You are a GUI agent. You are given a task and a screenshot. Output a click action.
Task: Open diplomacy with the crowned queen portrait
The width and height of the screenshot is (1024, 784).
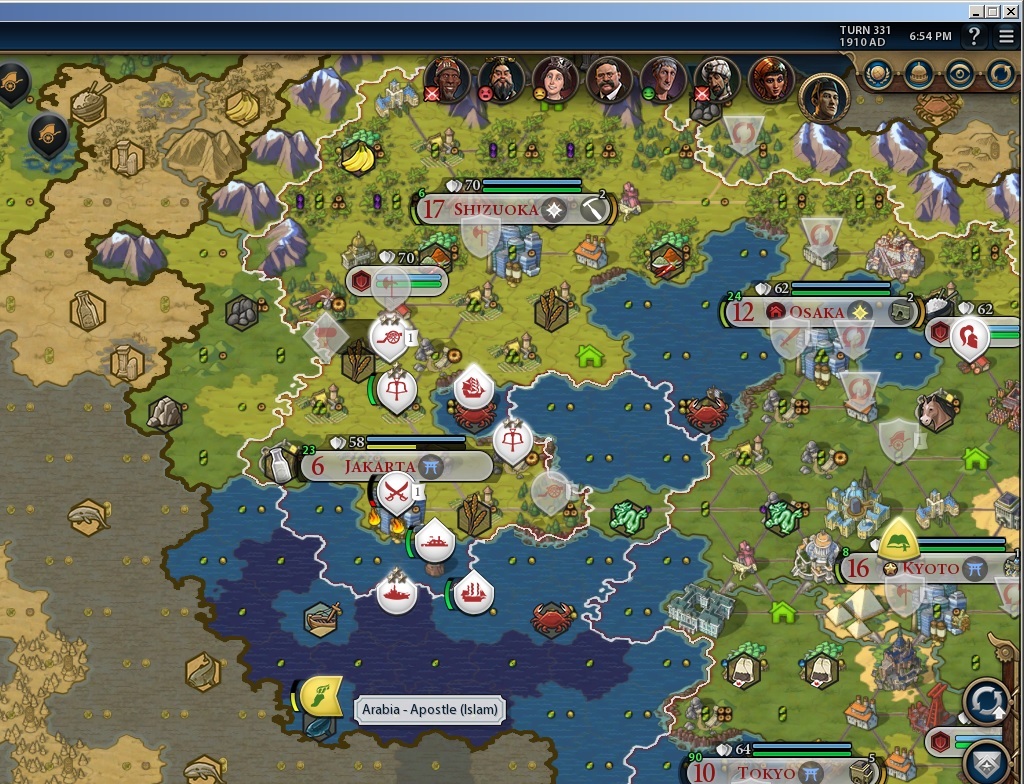pyautogui.click(x=554, y=79)
